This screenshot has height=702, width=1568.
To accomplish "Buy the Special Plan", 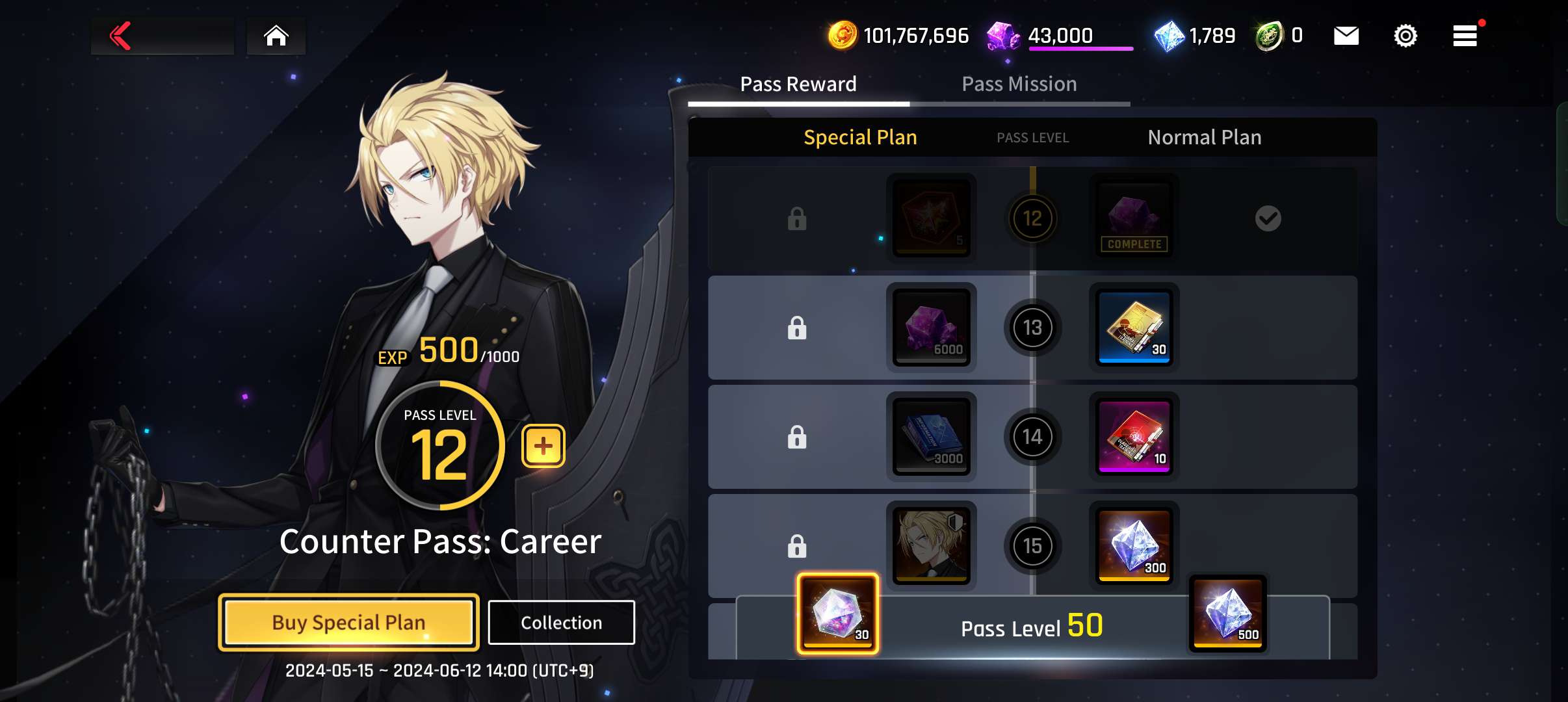I will tap(348, 622).
